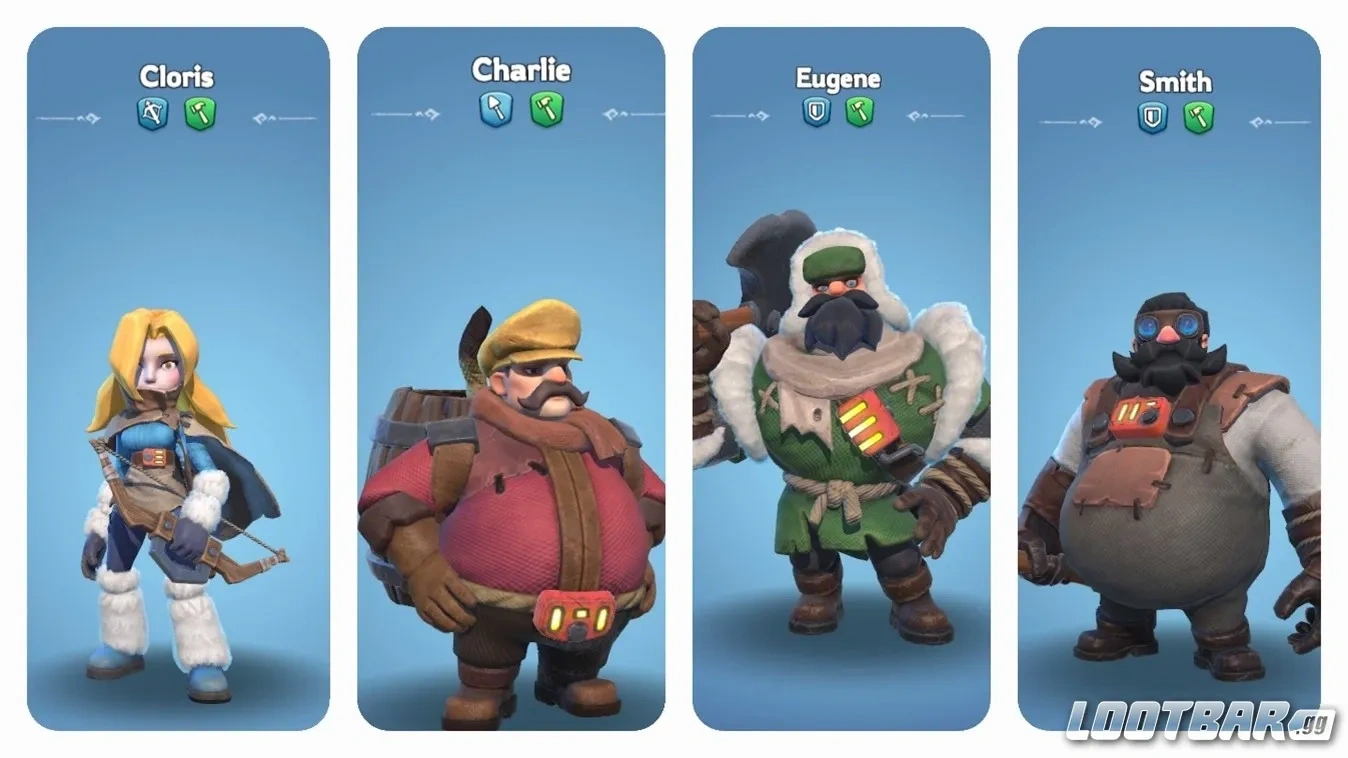This screenshot has width=1348, height=758.
Task: Click the shield class icon under Smith
Action: [1153, 118]
